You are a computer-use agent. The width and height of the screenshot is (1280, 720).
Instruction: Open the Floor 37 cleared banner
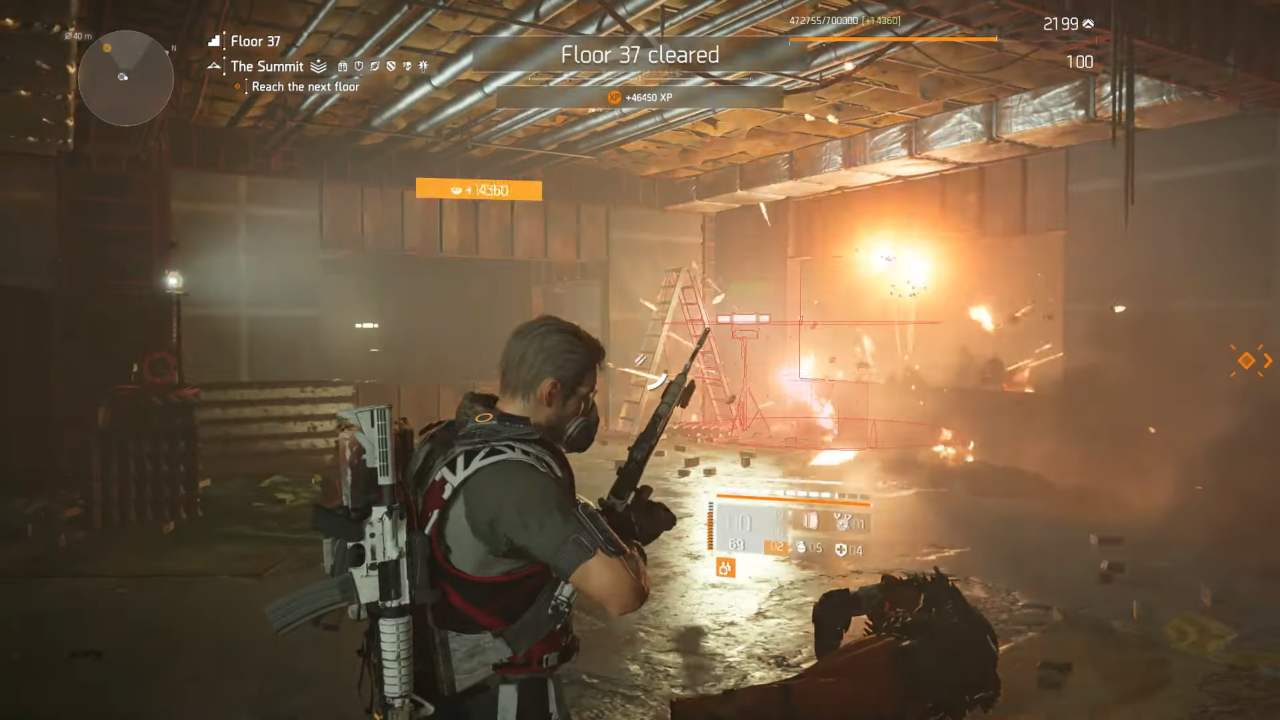click(x=640, y=56)
